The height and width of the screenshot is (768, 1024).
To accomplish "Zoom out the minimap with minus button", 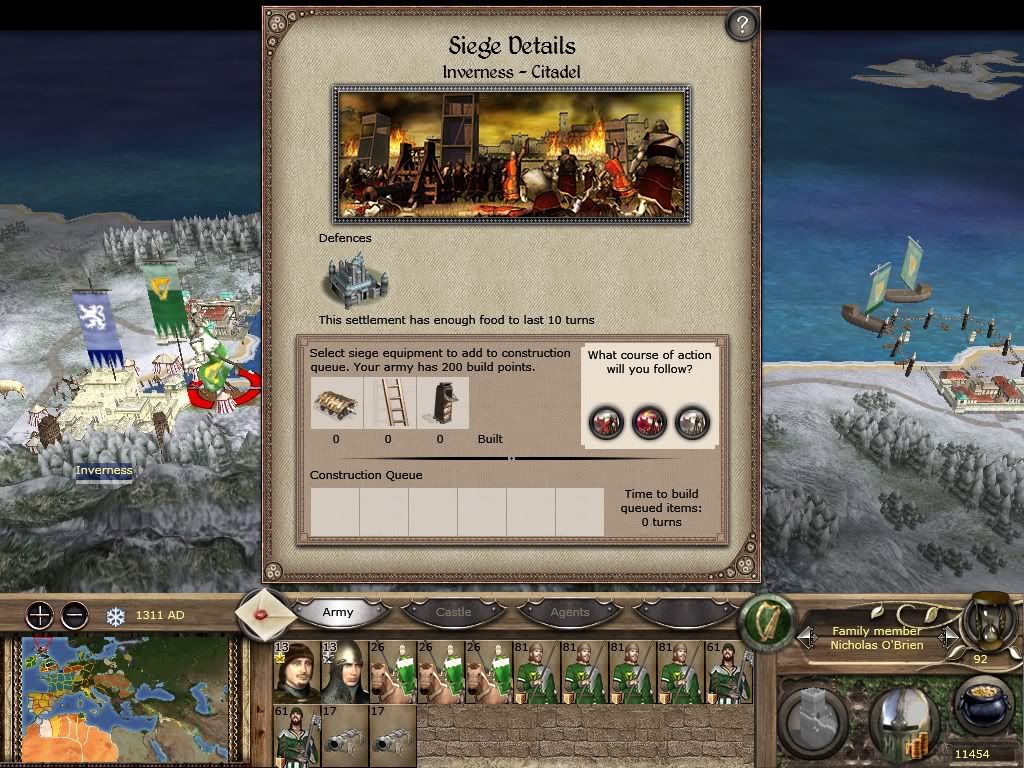I will [x=74, y=615].
